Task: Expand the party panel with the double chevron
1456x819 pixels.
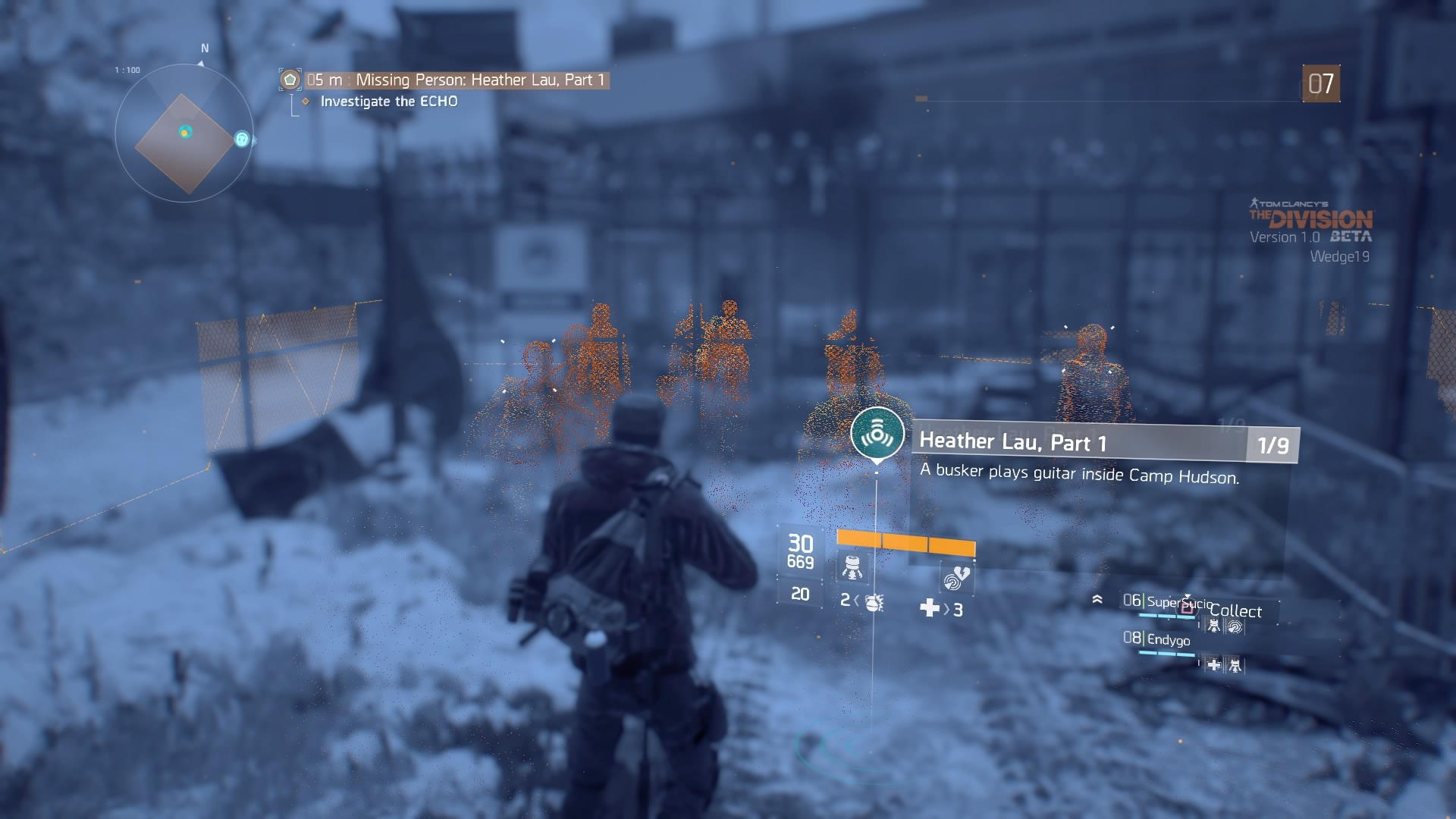Action: (x=1097, y=599)
